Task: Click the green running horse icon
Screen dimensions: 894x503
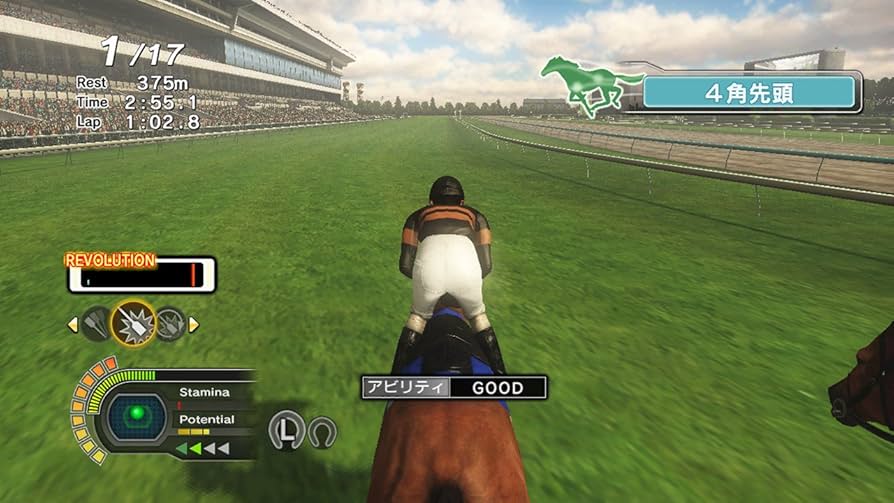Action: (590, 87)
